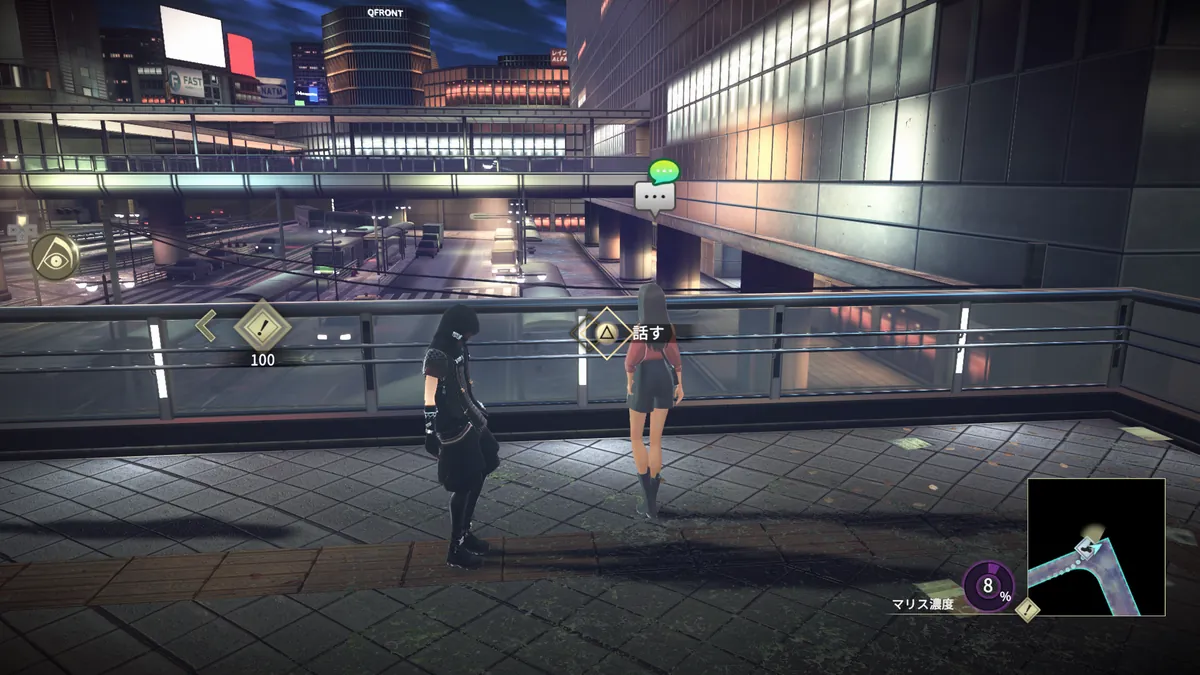Open the minimap

(1096, 546)
